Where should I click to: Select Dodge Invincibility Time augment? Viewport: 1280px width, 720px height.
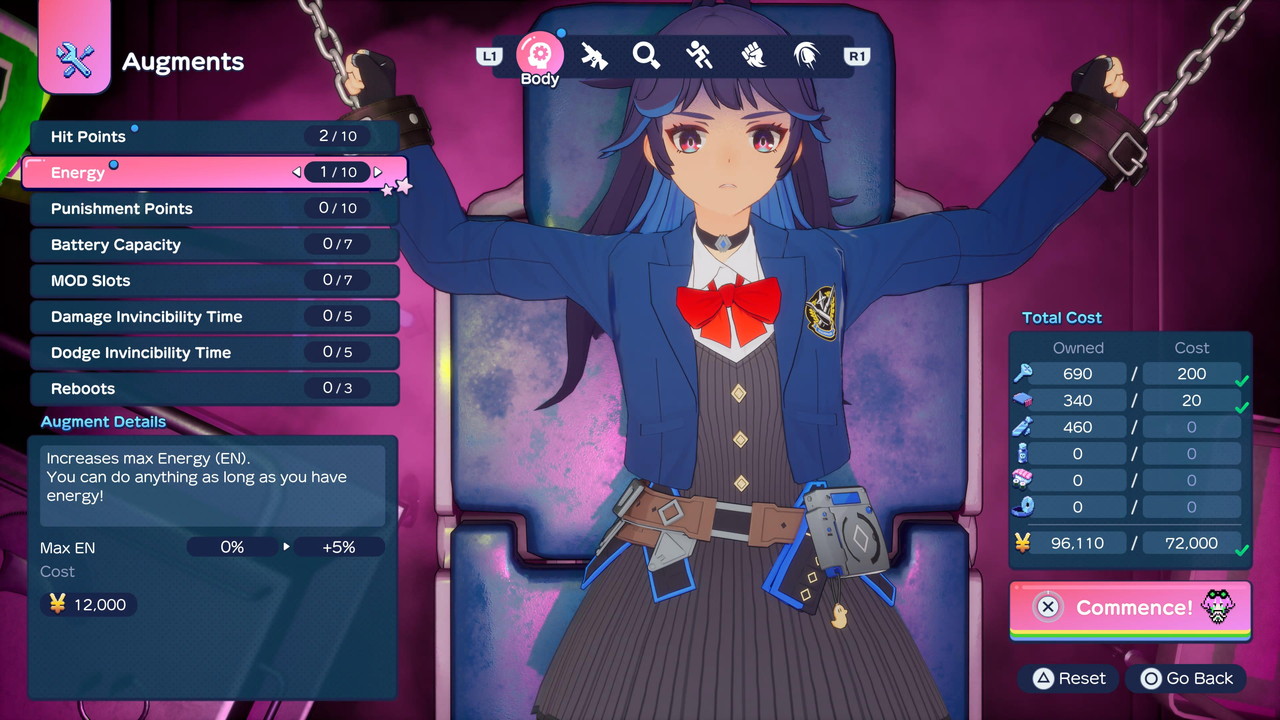point(214,353)
